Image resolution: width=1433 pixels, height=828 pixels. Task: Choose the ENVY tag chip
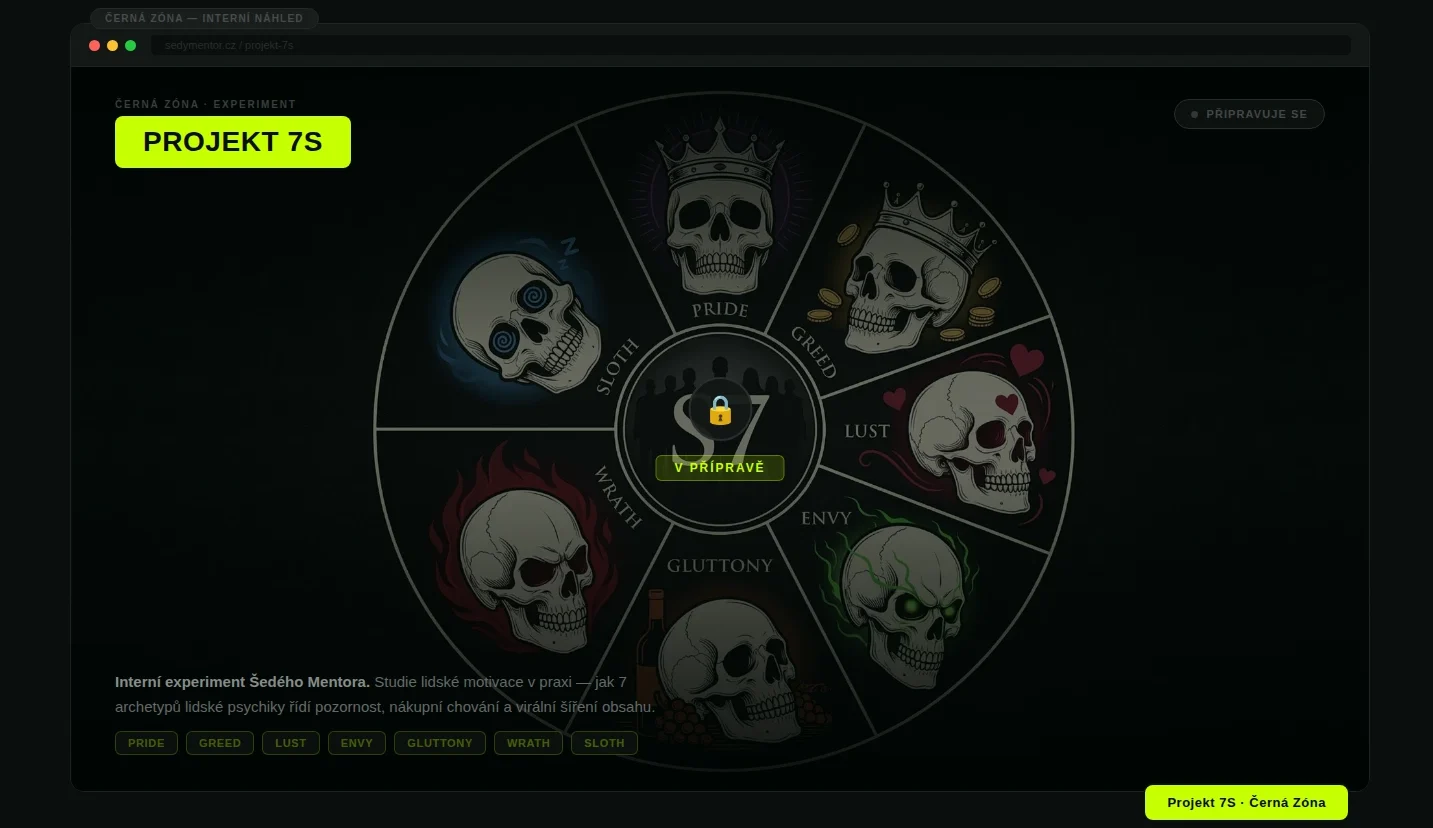click(x=357, y=743)
